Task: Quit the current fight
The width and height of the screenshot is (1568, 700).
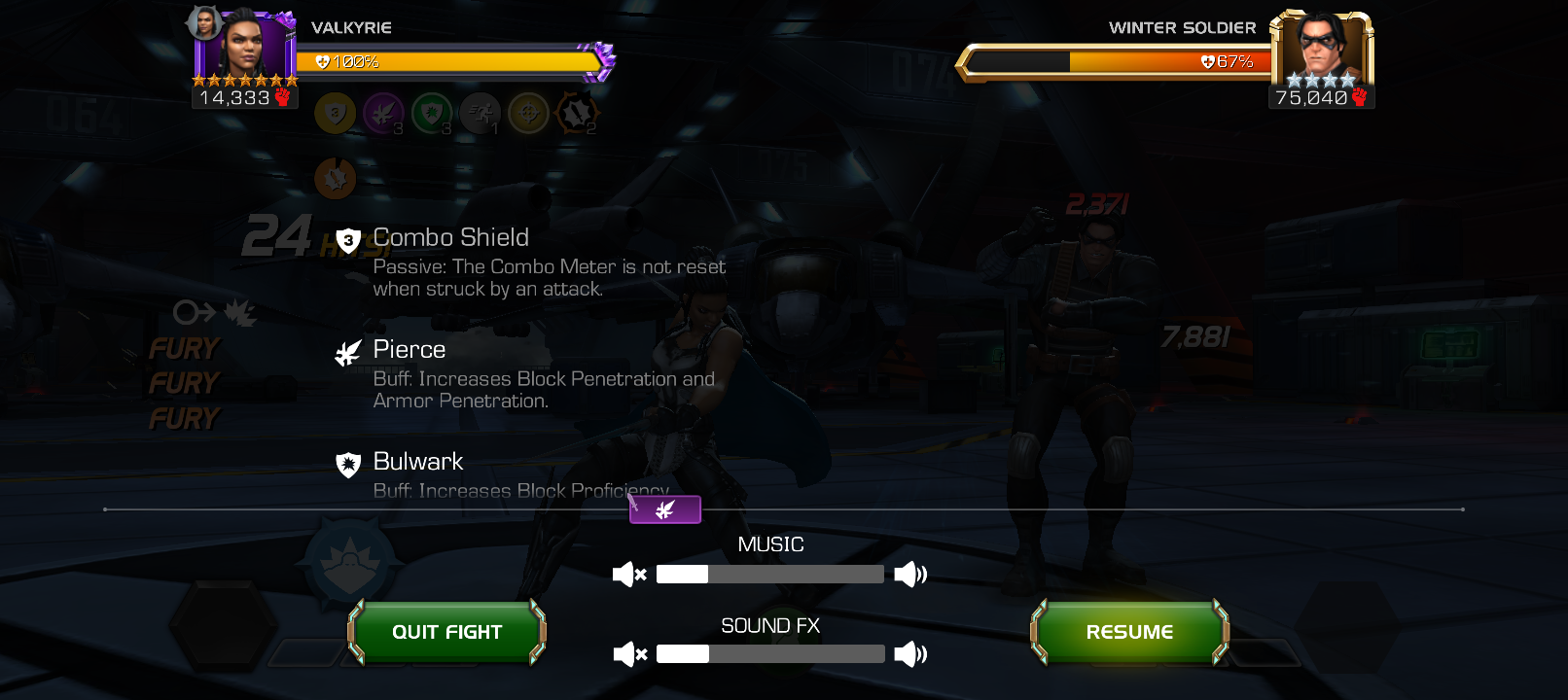Action: (x=446, y=632)
